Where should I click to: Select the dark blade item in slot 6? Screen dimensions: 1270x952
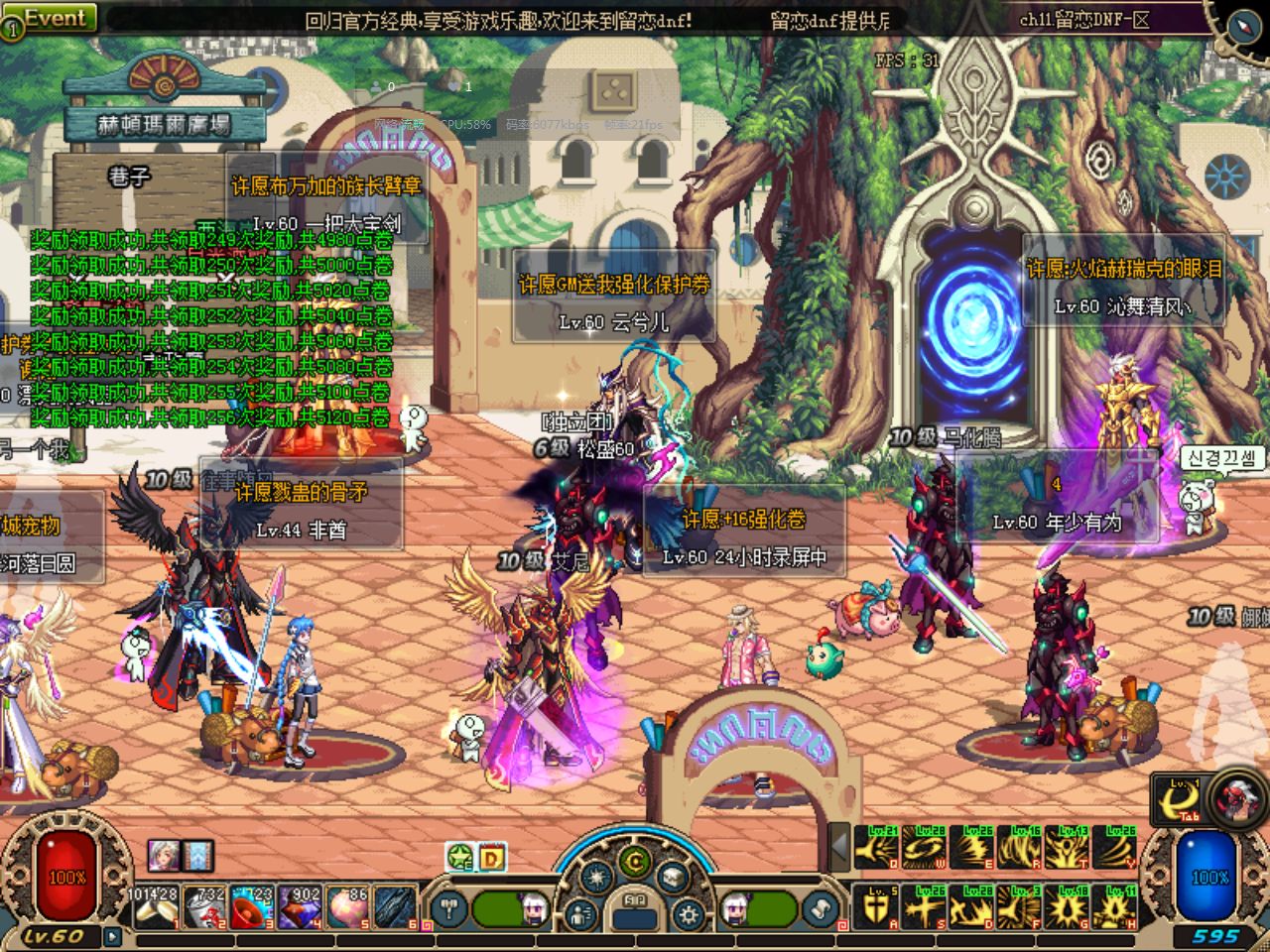pyautogui.click(x=396, y=907)
